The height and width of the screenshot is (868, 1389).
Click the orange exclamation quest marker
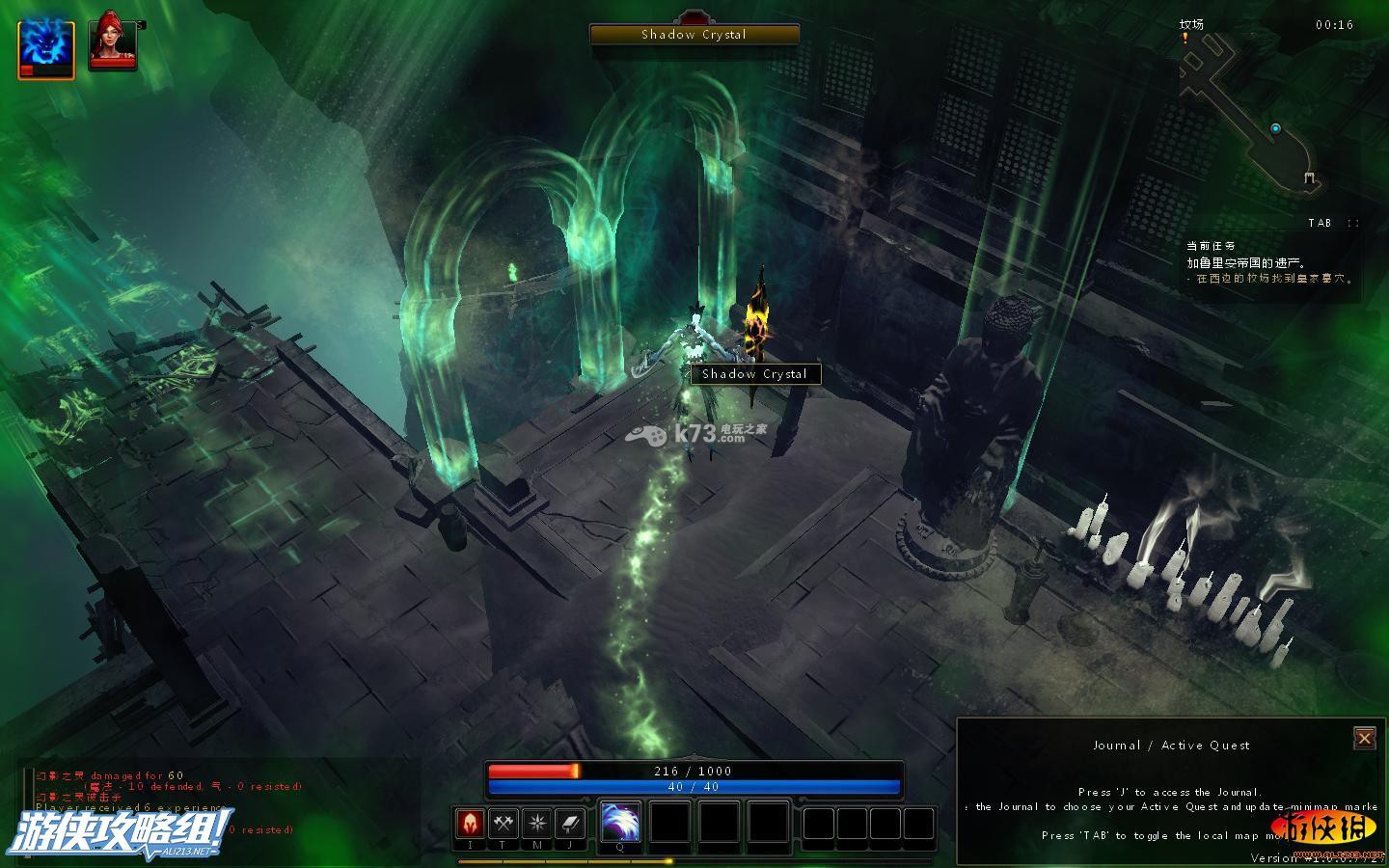pyautogui.click(x=1185, y=39)
